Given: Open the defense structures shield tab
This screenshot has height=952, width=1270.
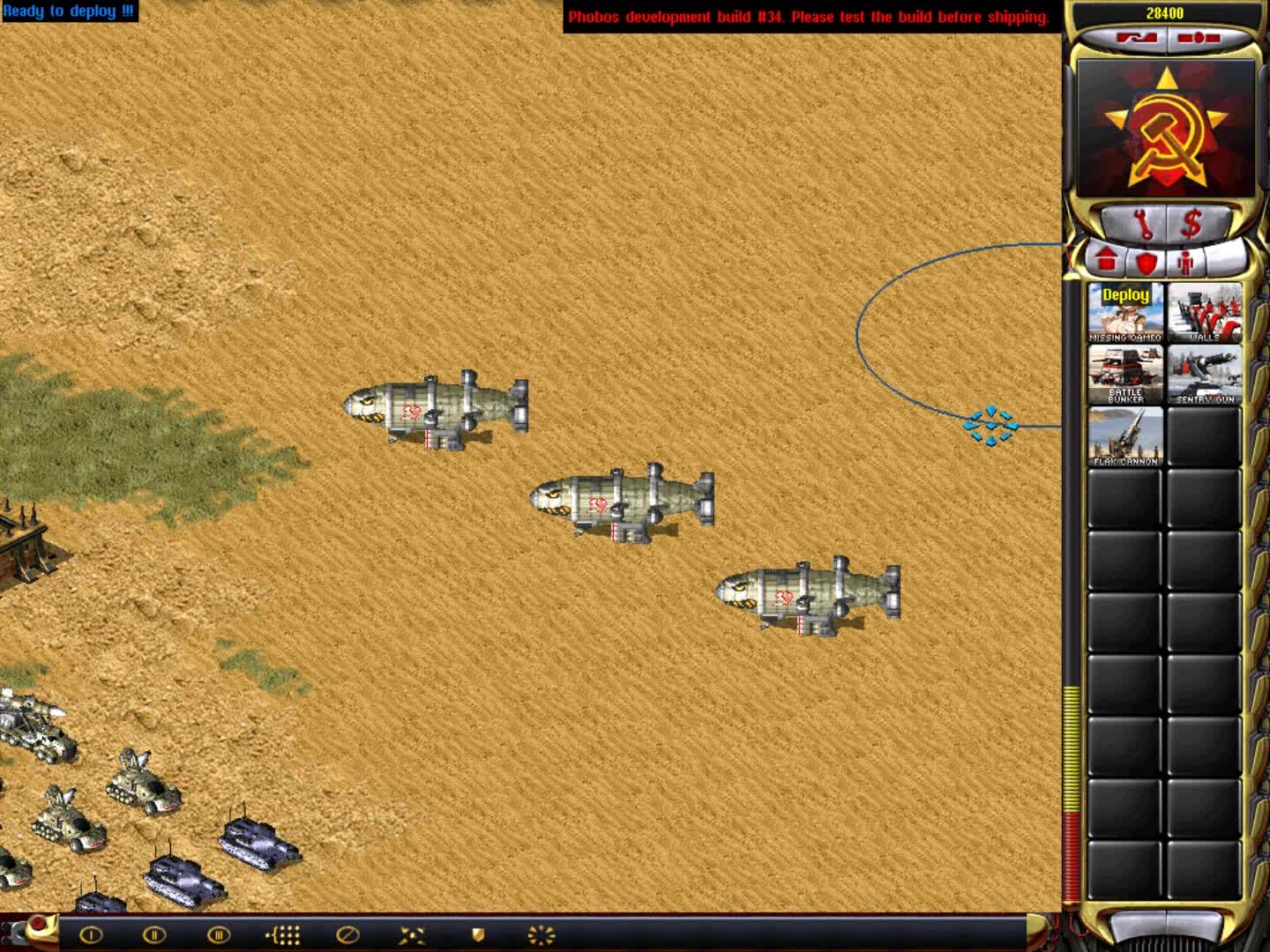Looking at the screenshot, I should [1147, 261].
